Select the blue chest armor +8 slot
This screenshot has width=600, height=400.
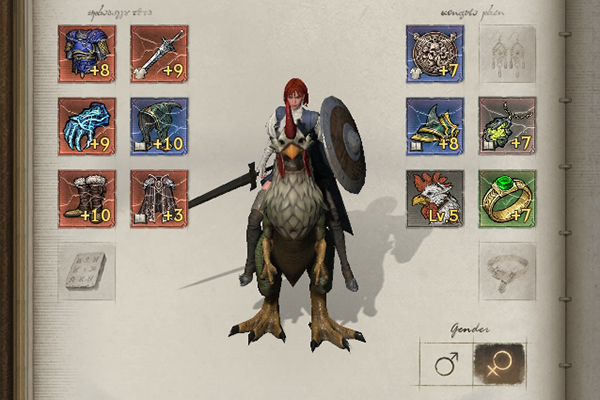click(87, 53)
